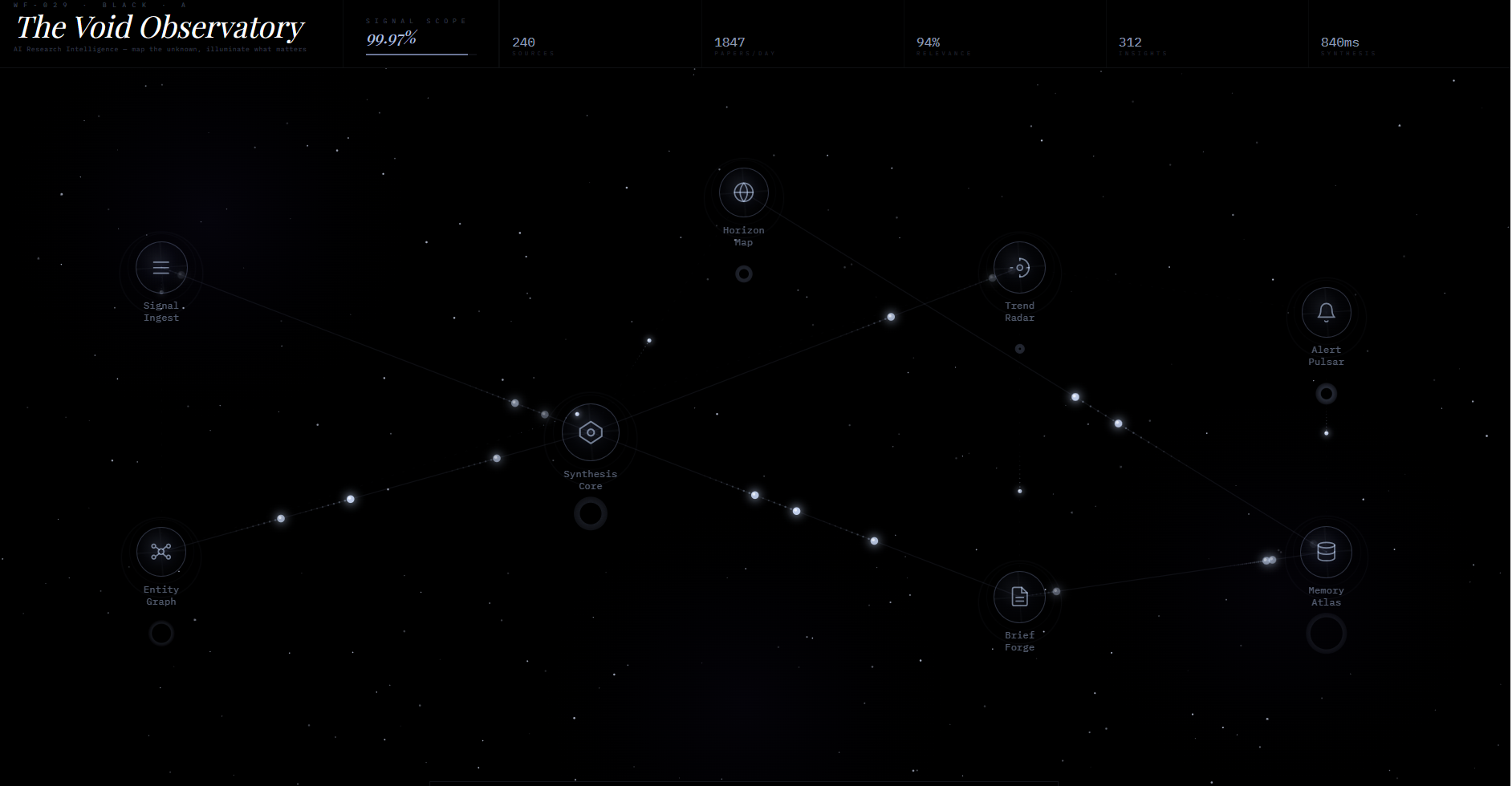Toggle the status ring under Horizon Map
The image size is (1512, 786).
tap(744, 273)
